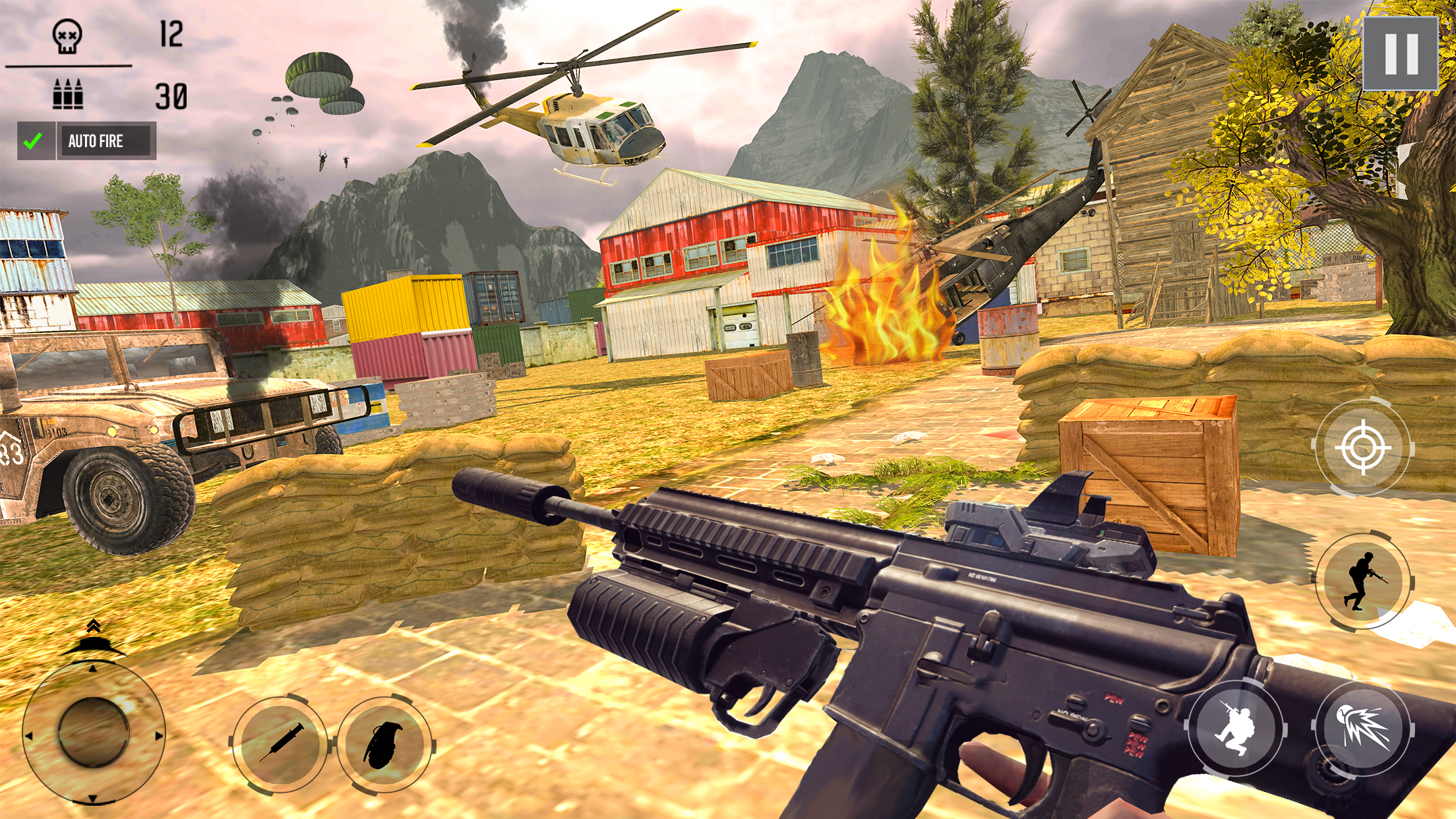Image resolution: width=1456 pixels, height=819 pixels.
Task: Click the ammo count number 30
Action: click(170, 97)
